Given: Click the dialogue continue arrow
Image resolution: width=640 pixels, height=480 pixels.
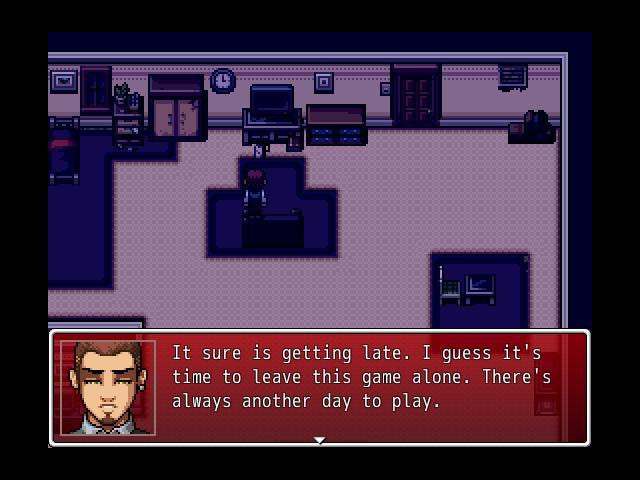Looking at the screenshot, I should click(x=319, y=439).
